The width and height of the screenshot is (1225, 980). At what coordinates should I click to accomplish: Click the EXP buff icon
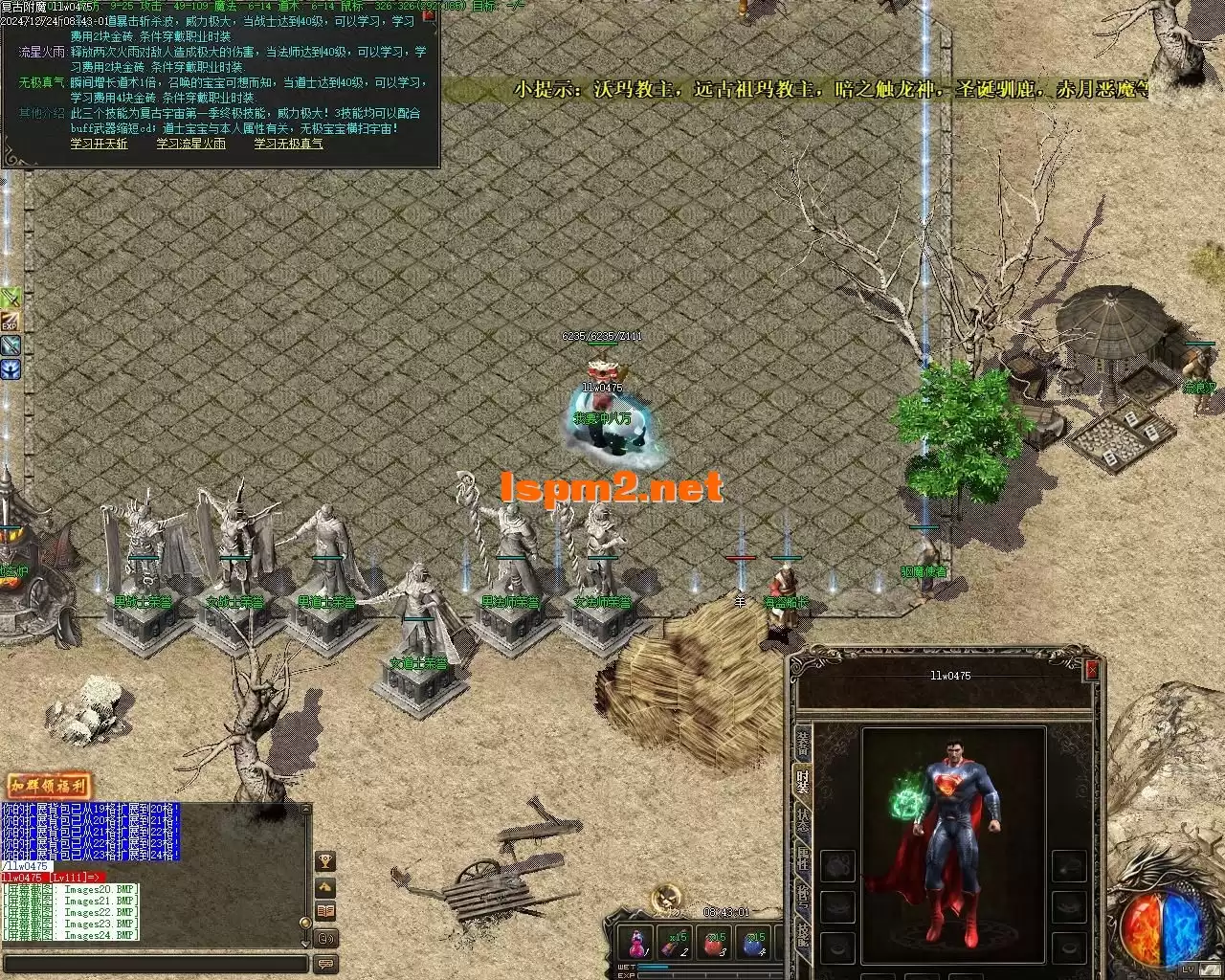(x=10, y=321)
